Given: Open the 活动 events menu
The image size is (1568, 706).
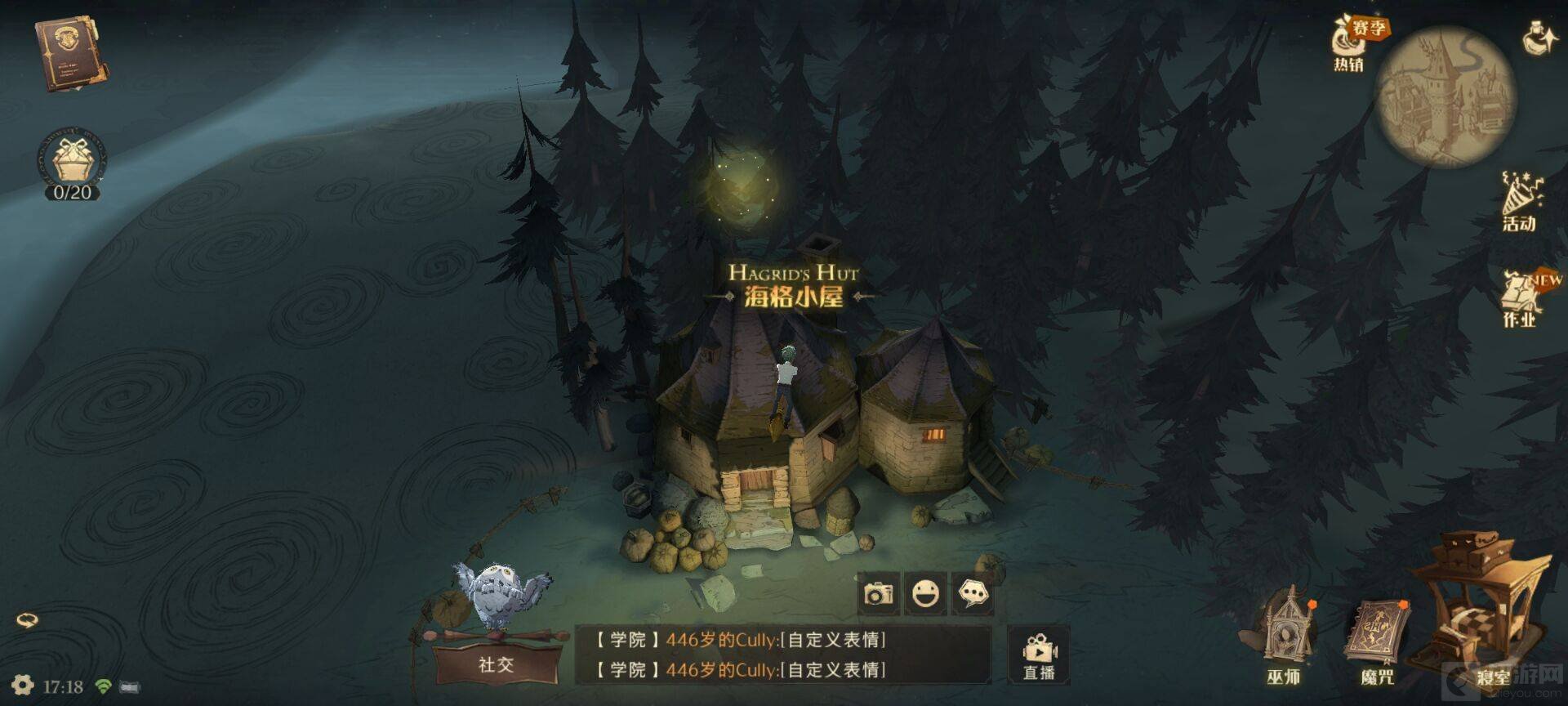Looking at the screenshot, I should (x=1520, y=202).
